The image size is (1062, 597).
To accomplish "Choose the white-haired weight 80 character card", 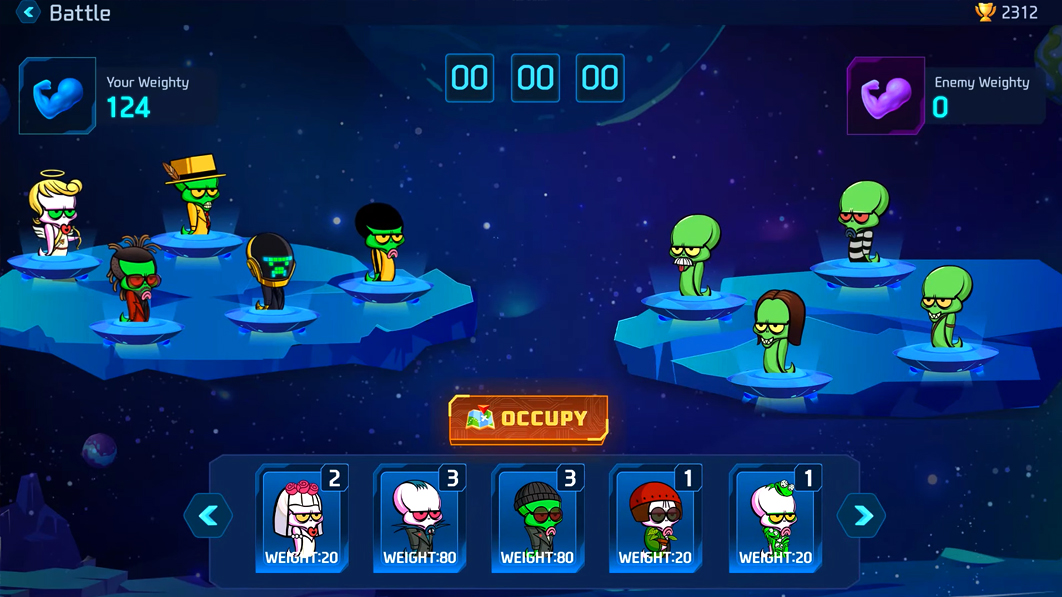I will click(x=420, y=520).
